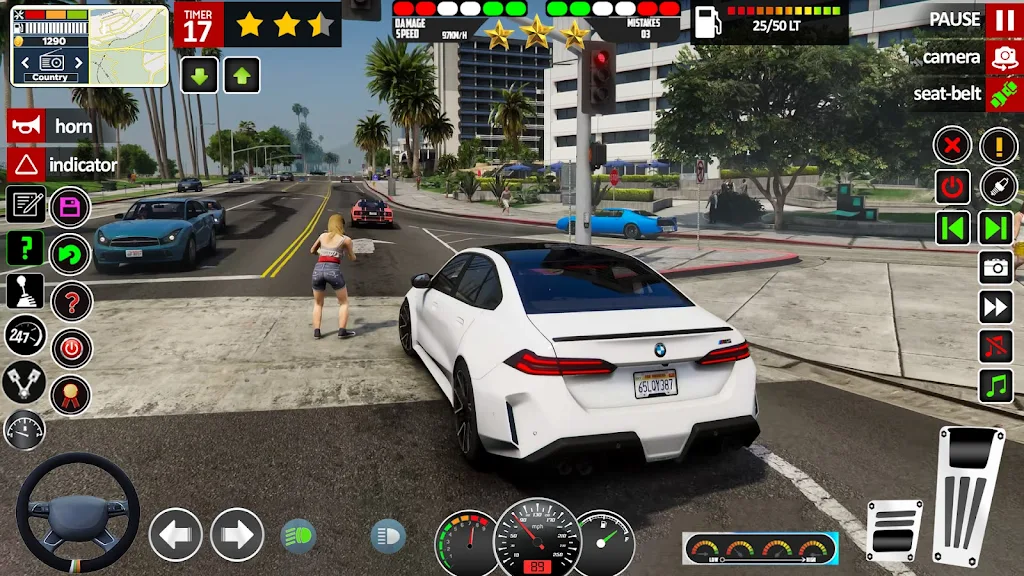Step on the accelerator pedal
Image resolution: width=1024 pixels, height=576 pixels.
pos(968,495)
